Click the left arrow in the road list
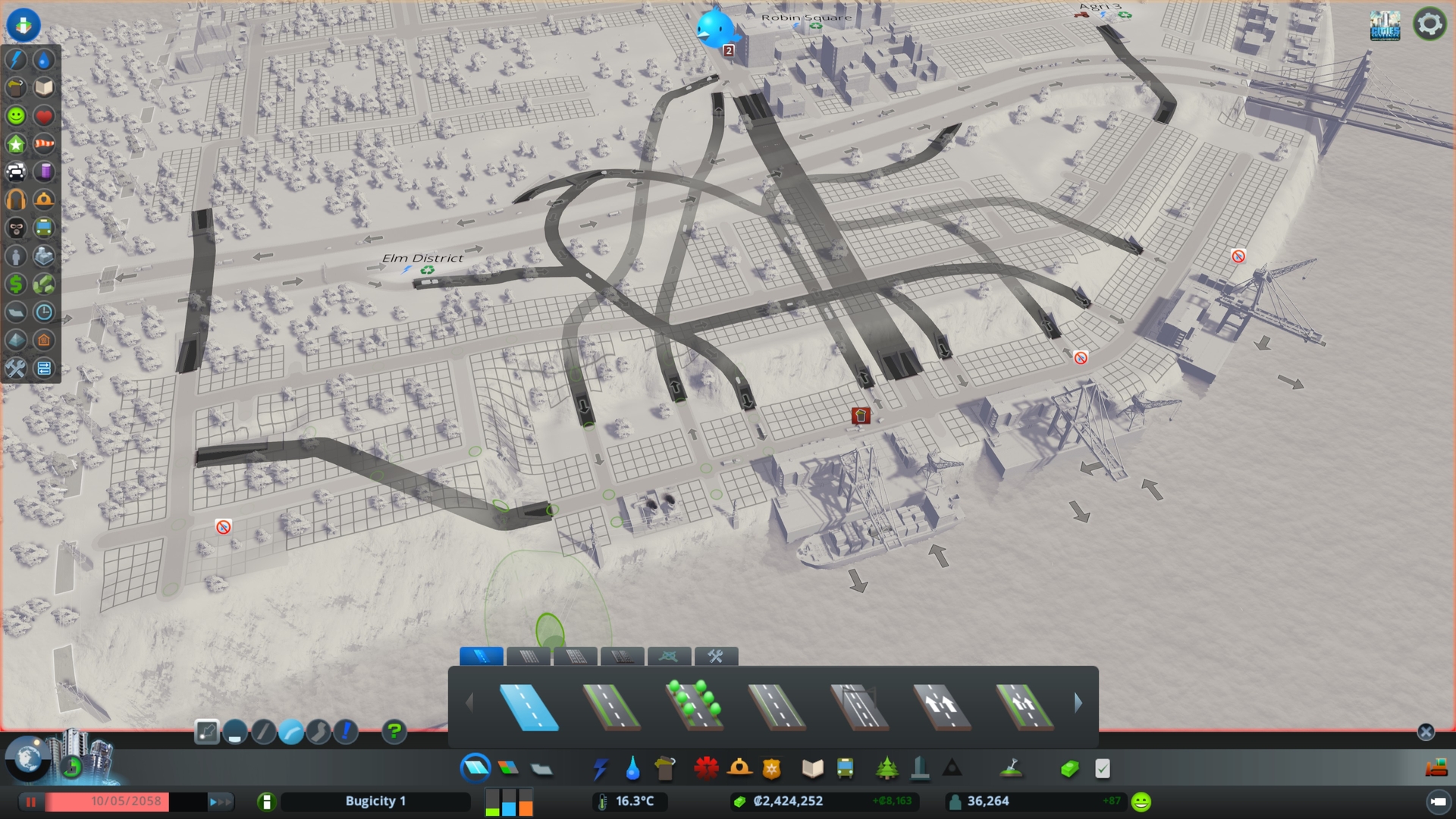1456x819 pixels. (470, 703)
